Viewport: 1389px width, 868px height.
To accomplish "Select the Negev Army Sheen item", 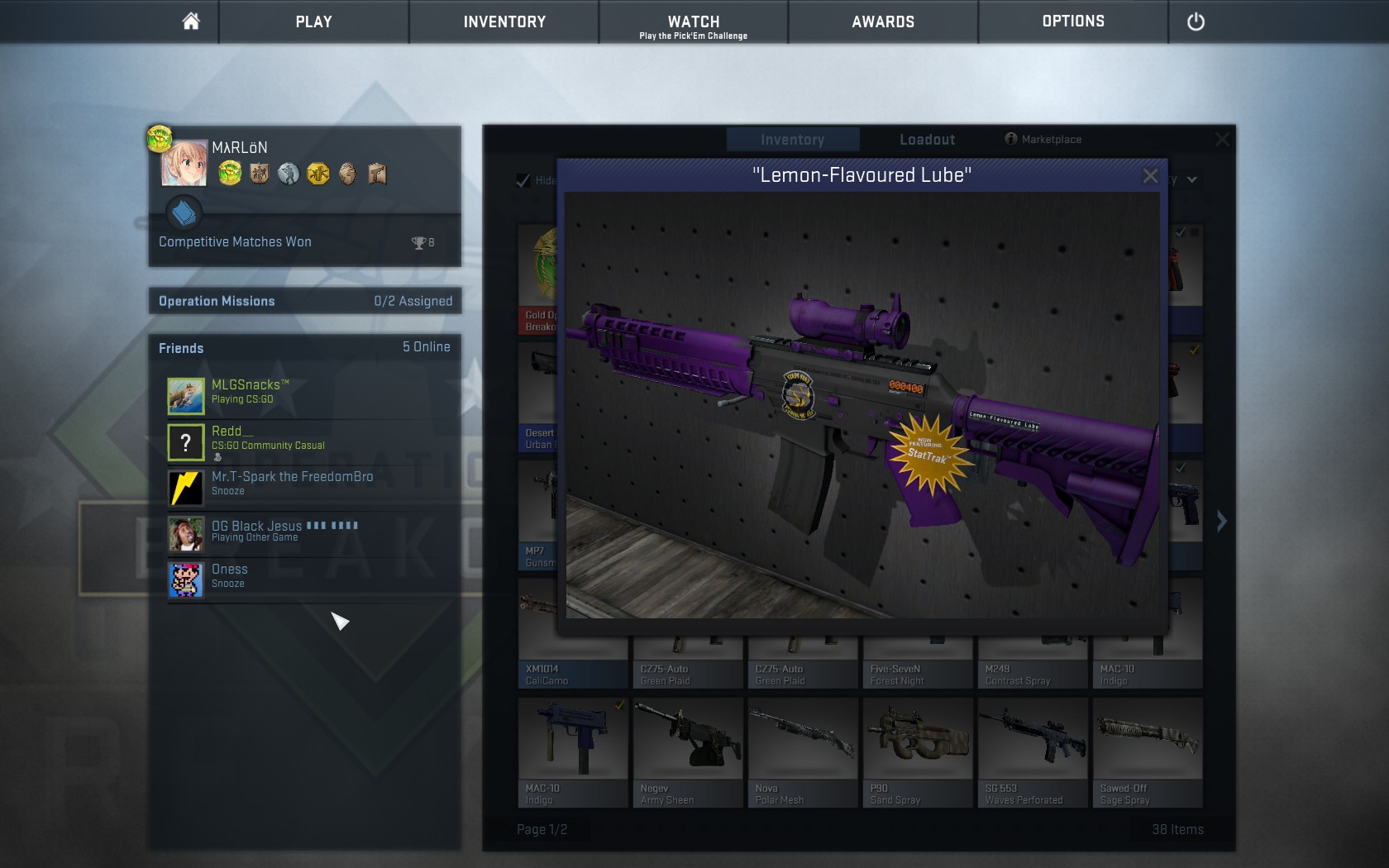I will tap(688, 751).
